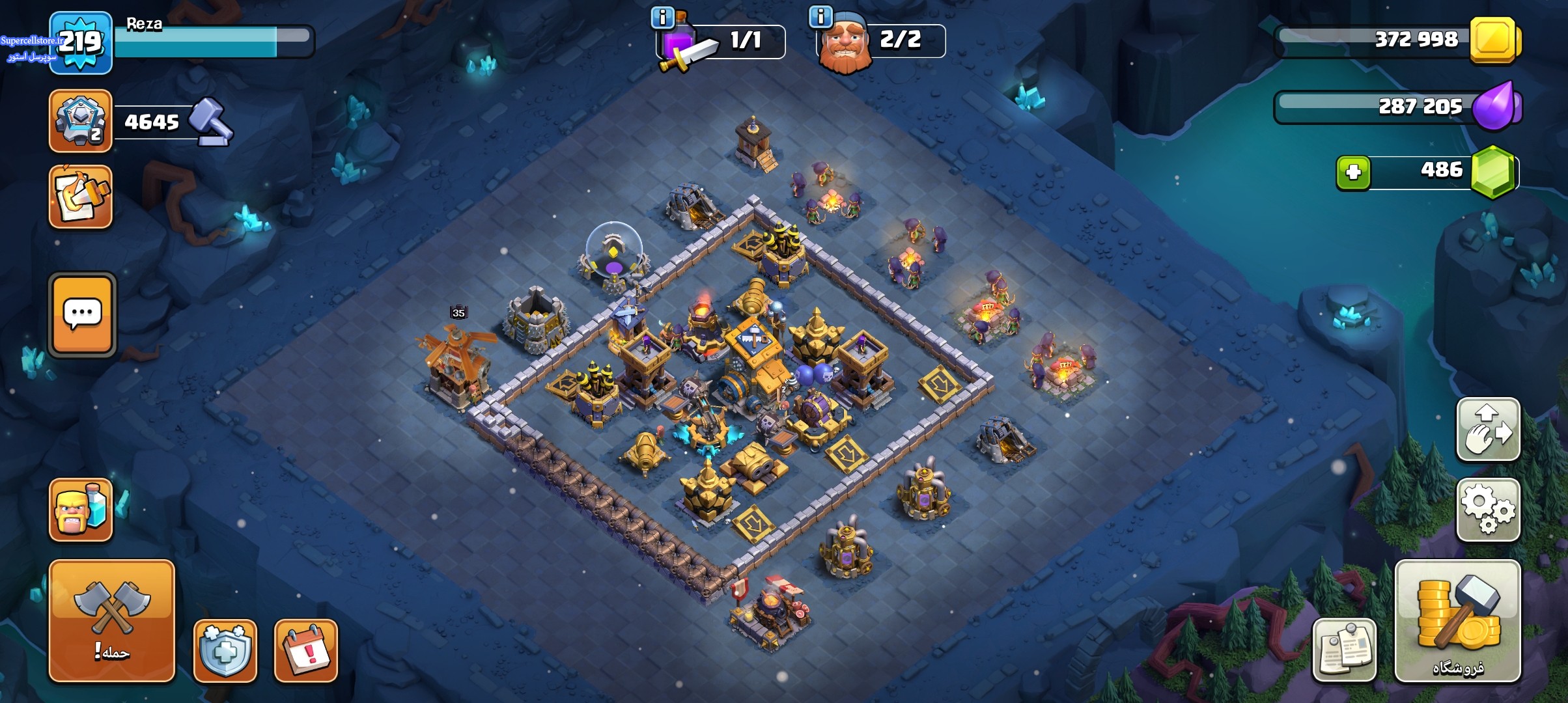Activate layout edit mode hand icon
Viewport: 1568px width, 703px height.
1488,430
